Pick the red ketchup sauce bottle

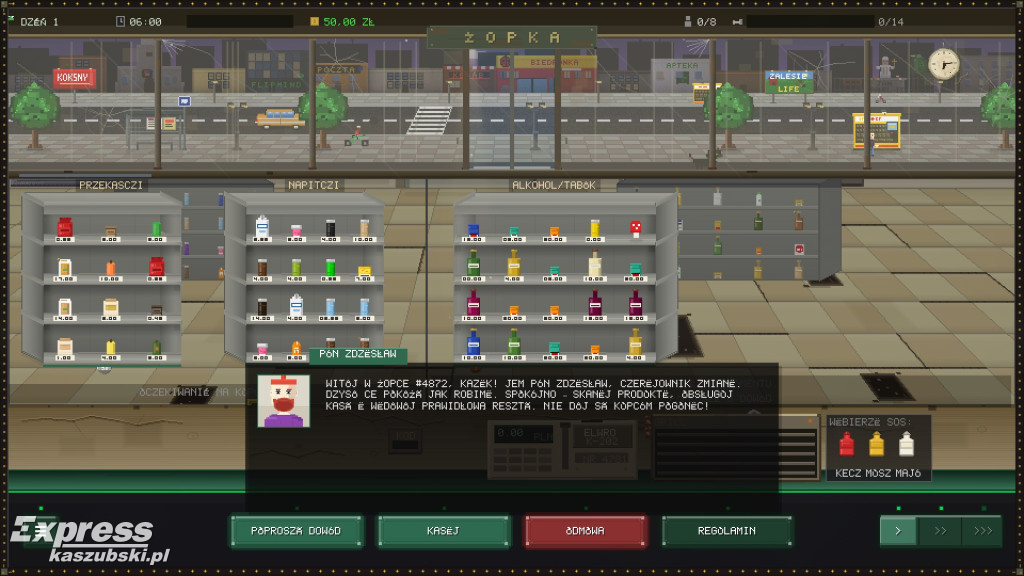click(847, 445)
